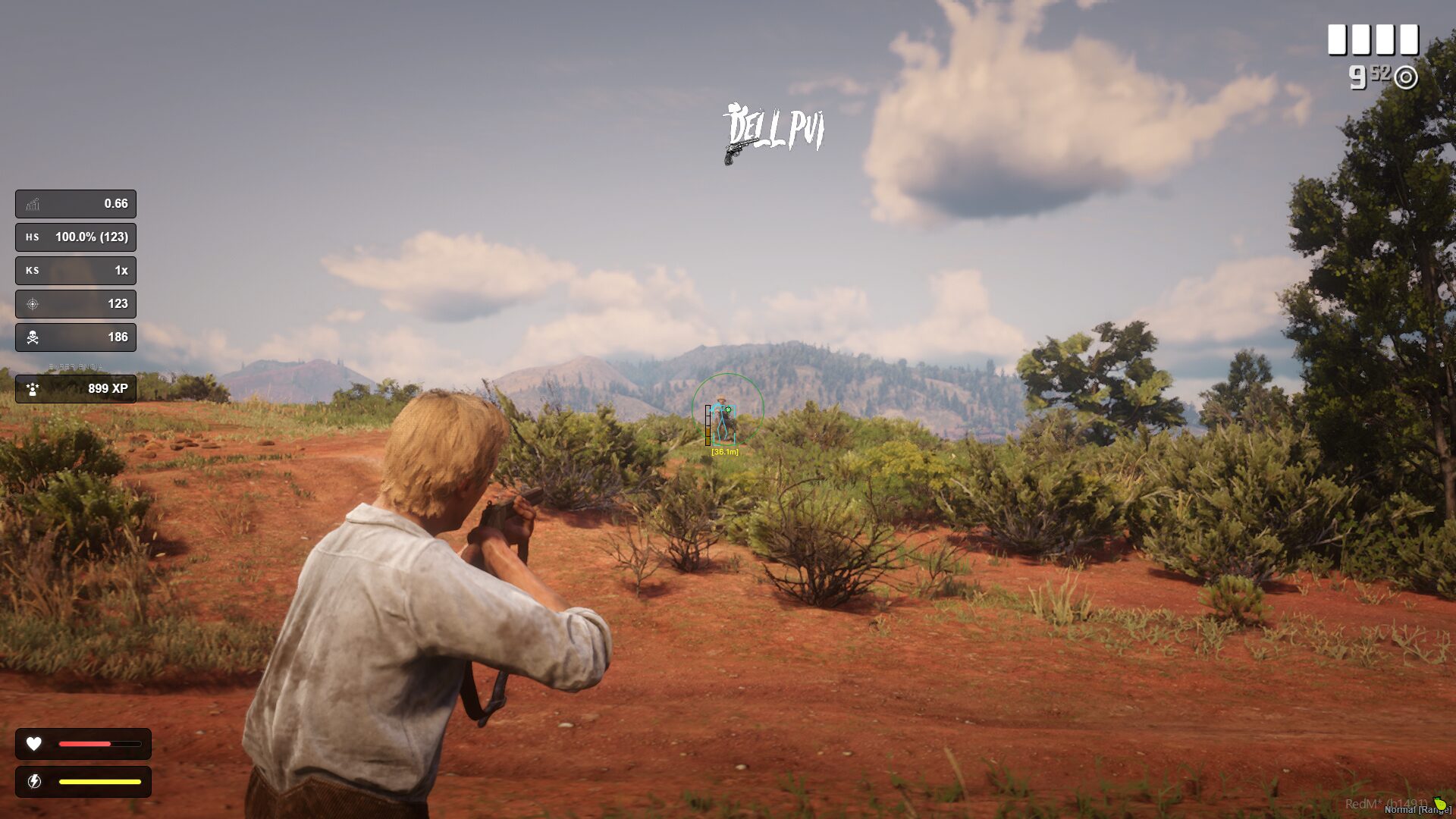Open the skull deaths stat panel

pos(76,337)
